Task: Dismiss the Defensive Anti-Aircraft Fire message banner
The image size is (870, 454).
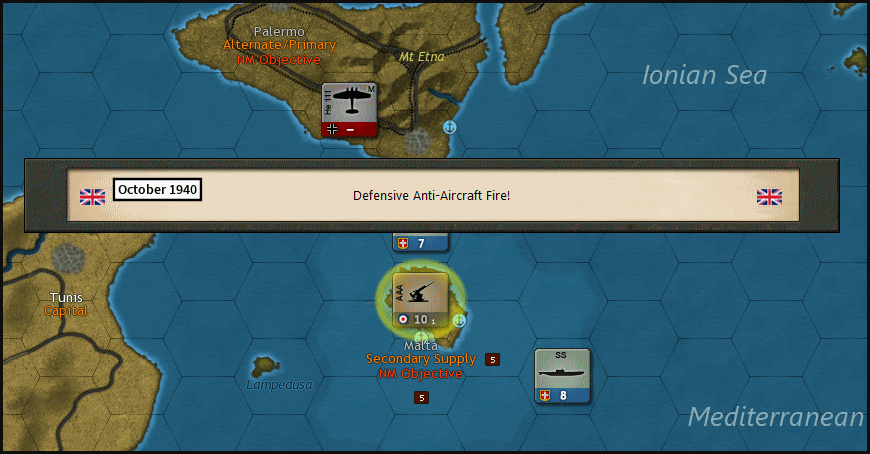Action: [x=432, y=195]
